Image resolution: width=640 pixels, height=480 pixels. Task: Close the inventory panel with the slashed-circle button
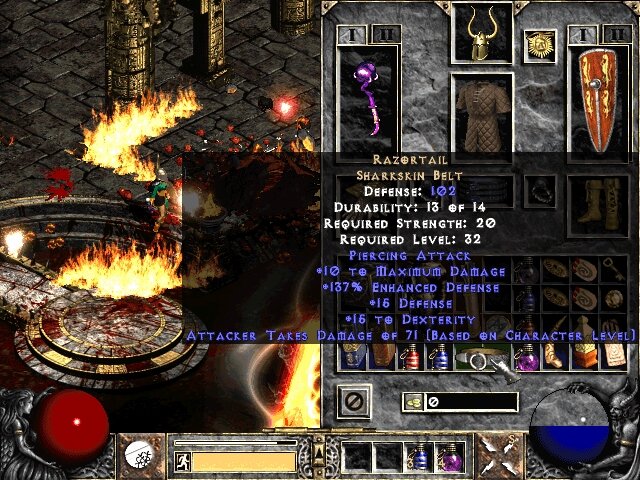click(x=356, y=402)
